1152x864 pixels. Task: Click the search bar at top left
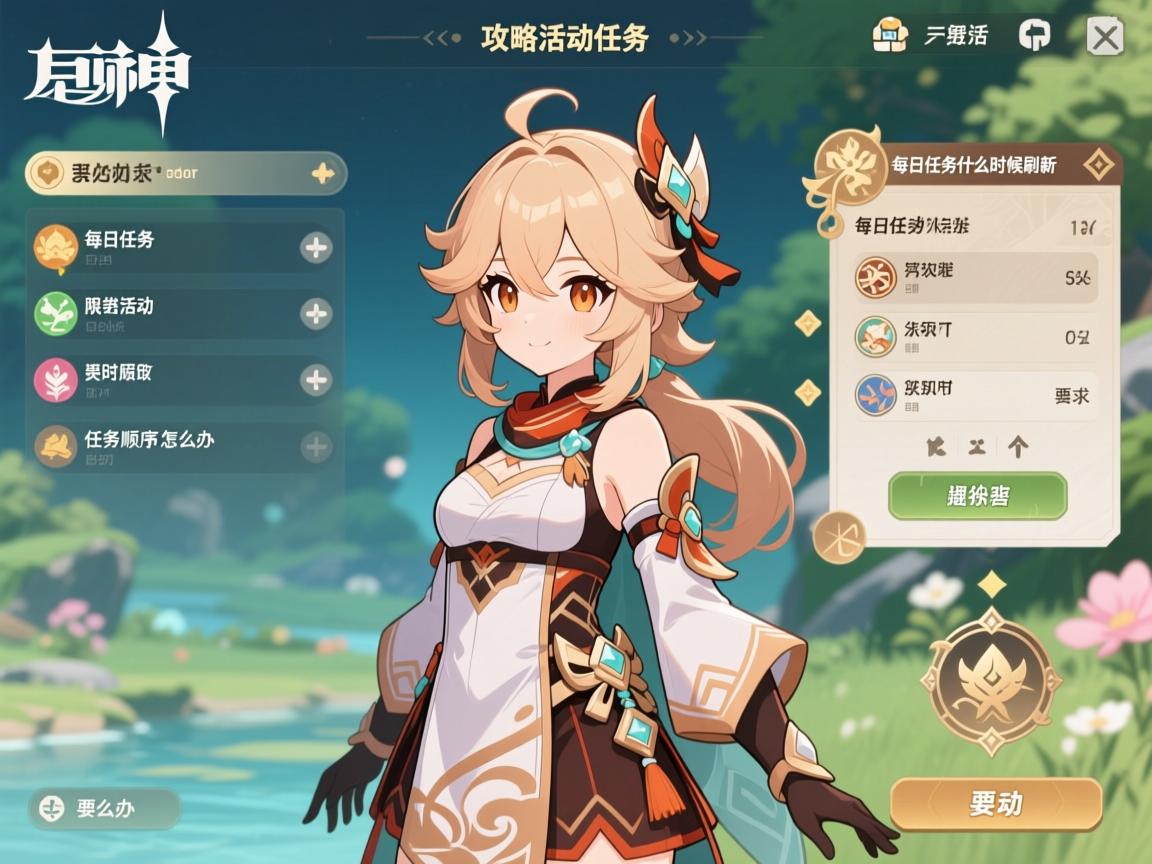coord(185,173)
